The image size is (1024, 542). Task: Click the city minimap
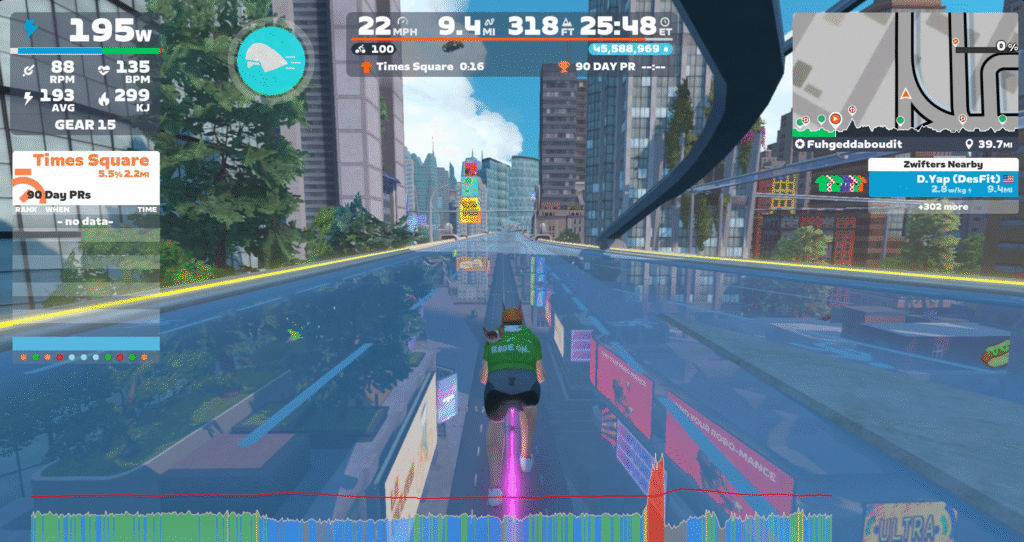tap(905, 65)
